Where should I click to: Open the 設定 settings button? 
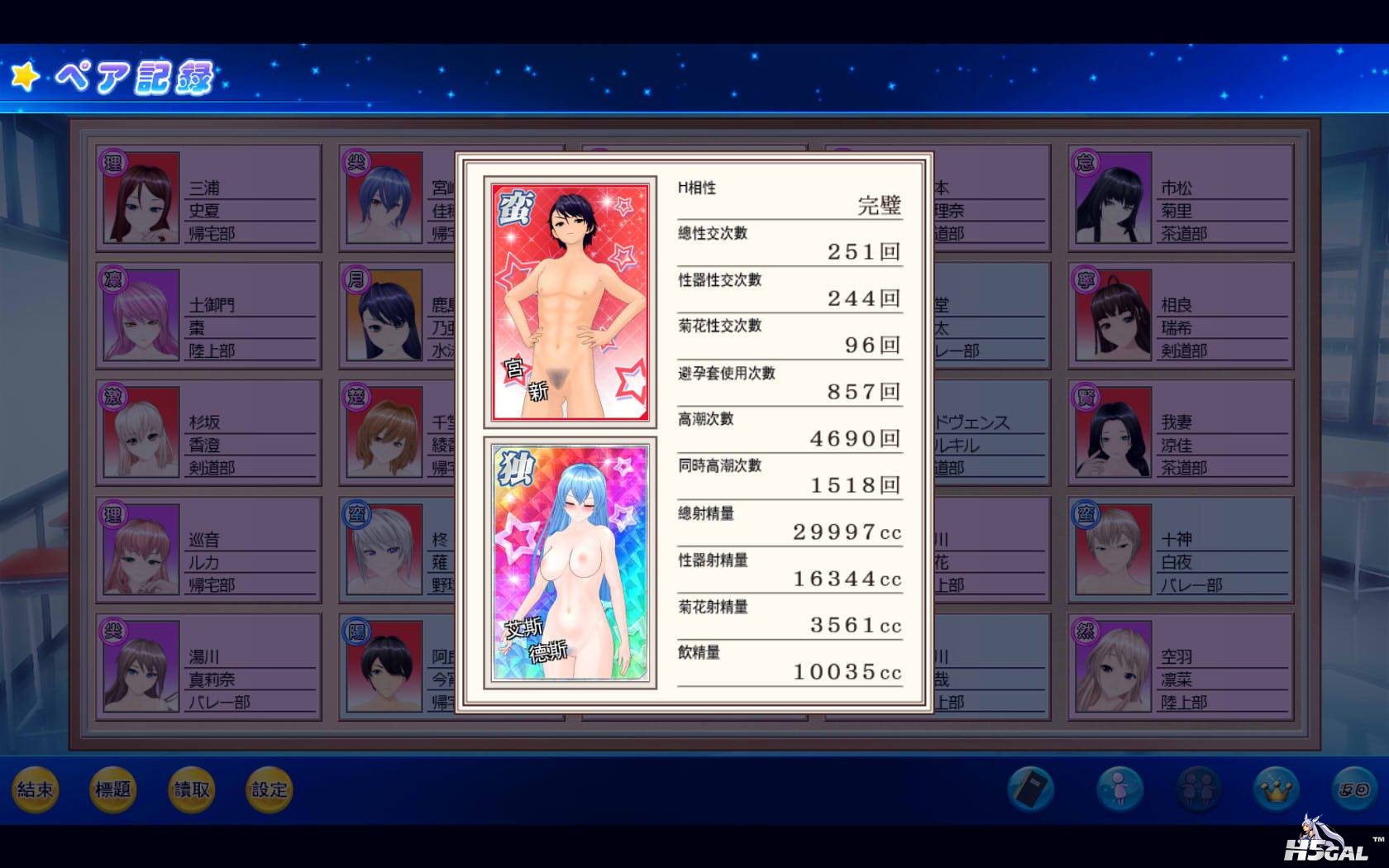click(x=269, y=789)
